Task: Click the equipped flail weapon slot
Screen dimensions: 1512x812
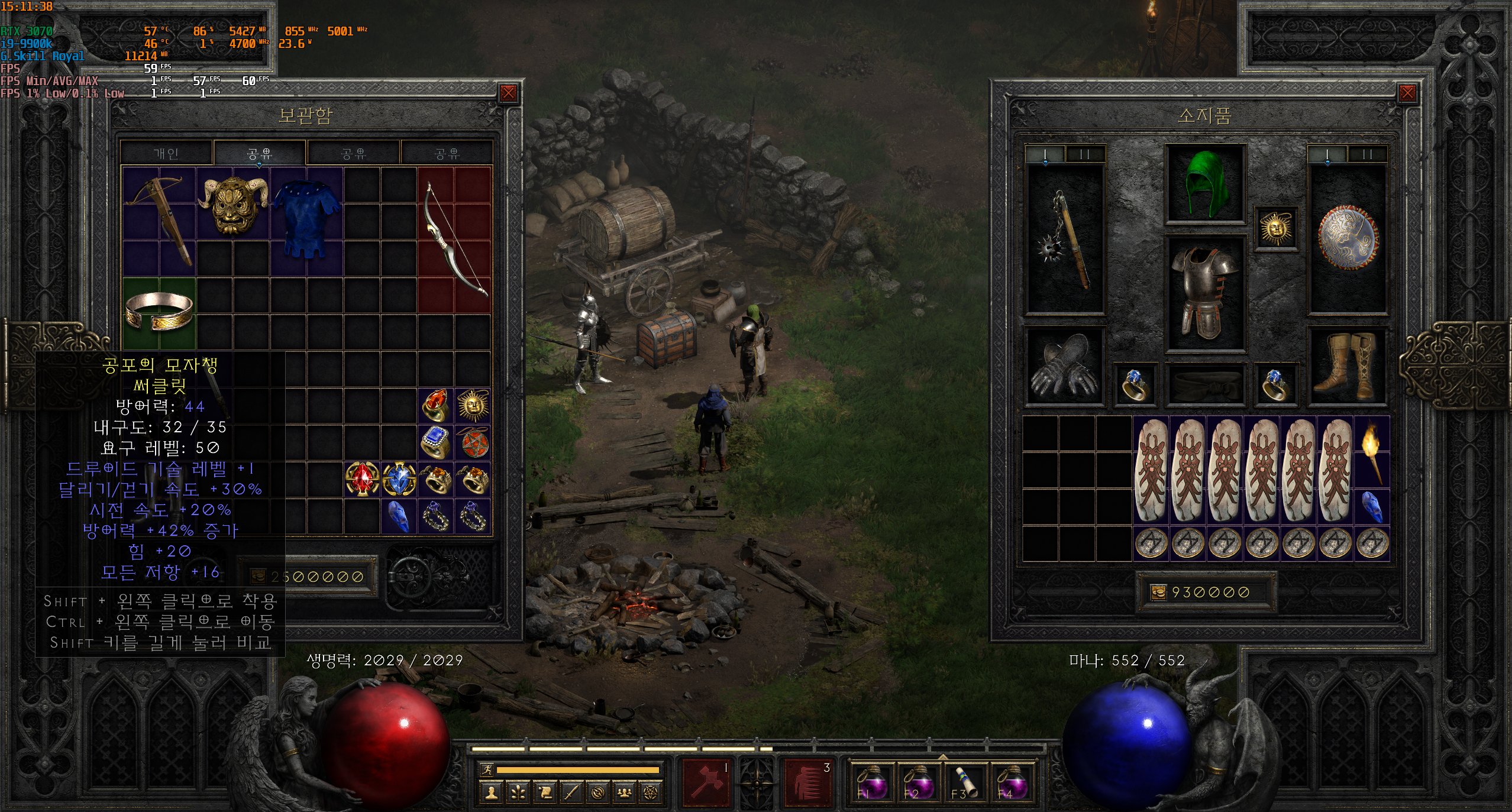Action: pos(1065,240)
